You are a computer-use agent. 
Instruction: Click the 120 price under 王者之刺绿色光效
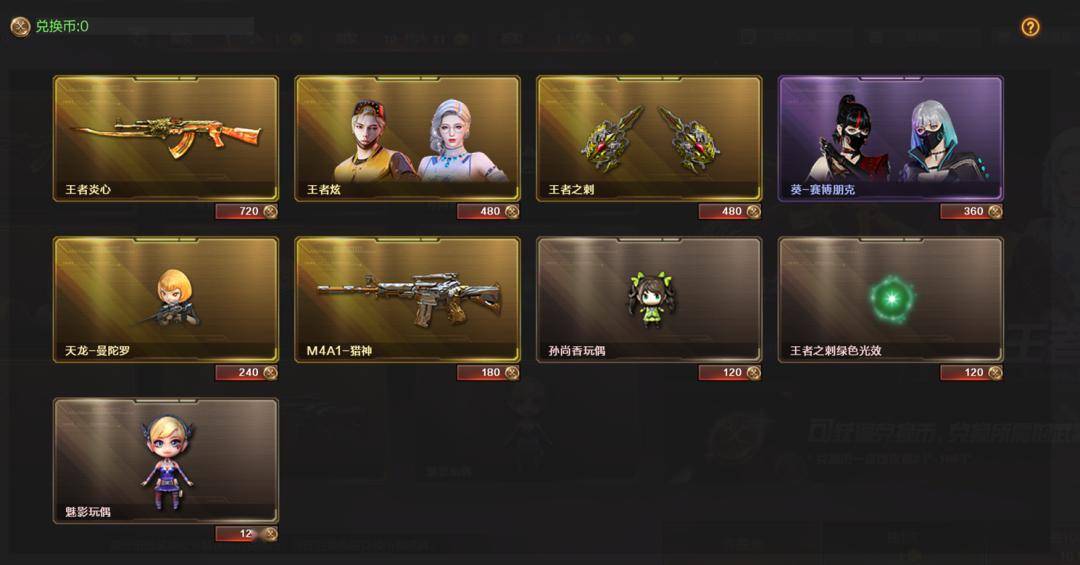click(x=971, y=372)
